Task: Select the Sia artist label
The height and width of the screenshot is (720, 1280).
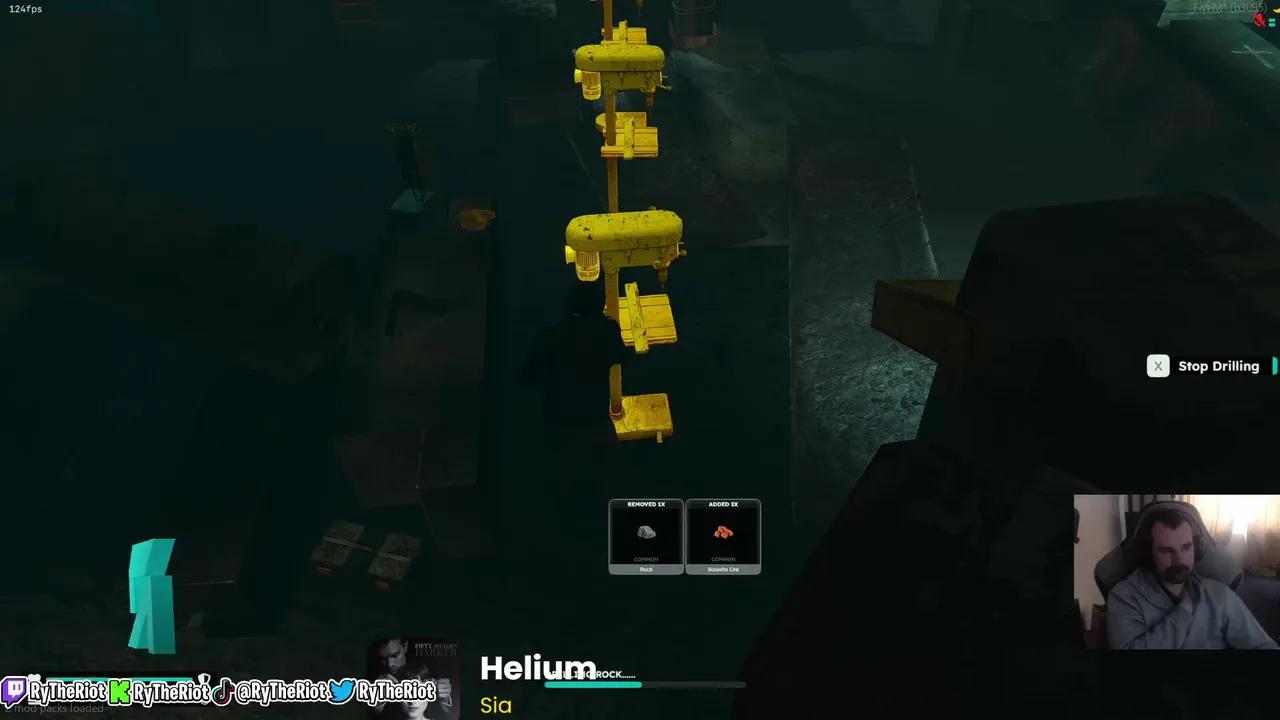Action: coord(494,705)
